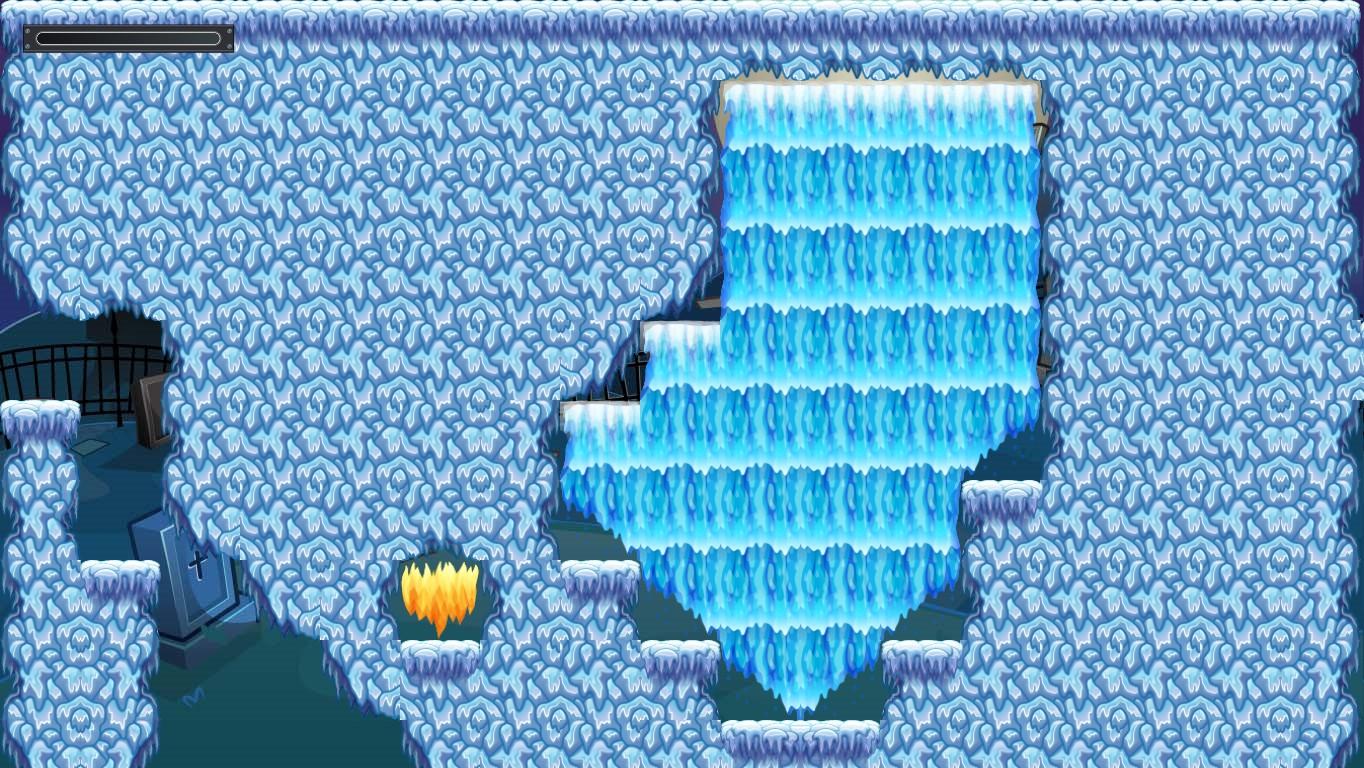Click the snow-capped platform below the flame
The image size is (1364, 768).
442,655
